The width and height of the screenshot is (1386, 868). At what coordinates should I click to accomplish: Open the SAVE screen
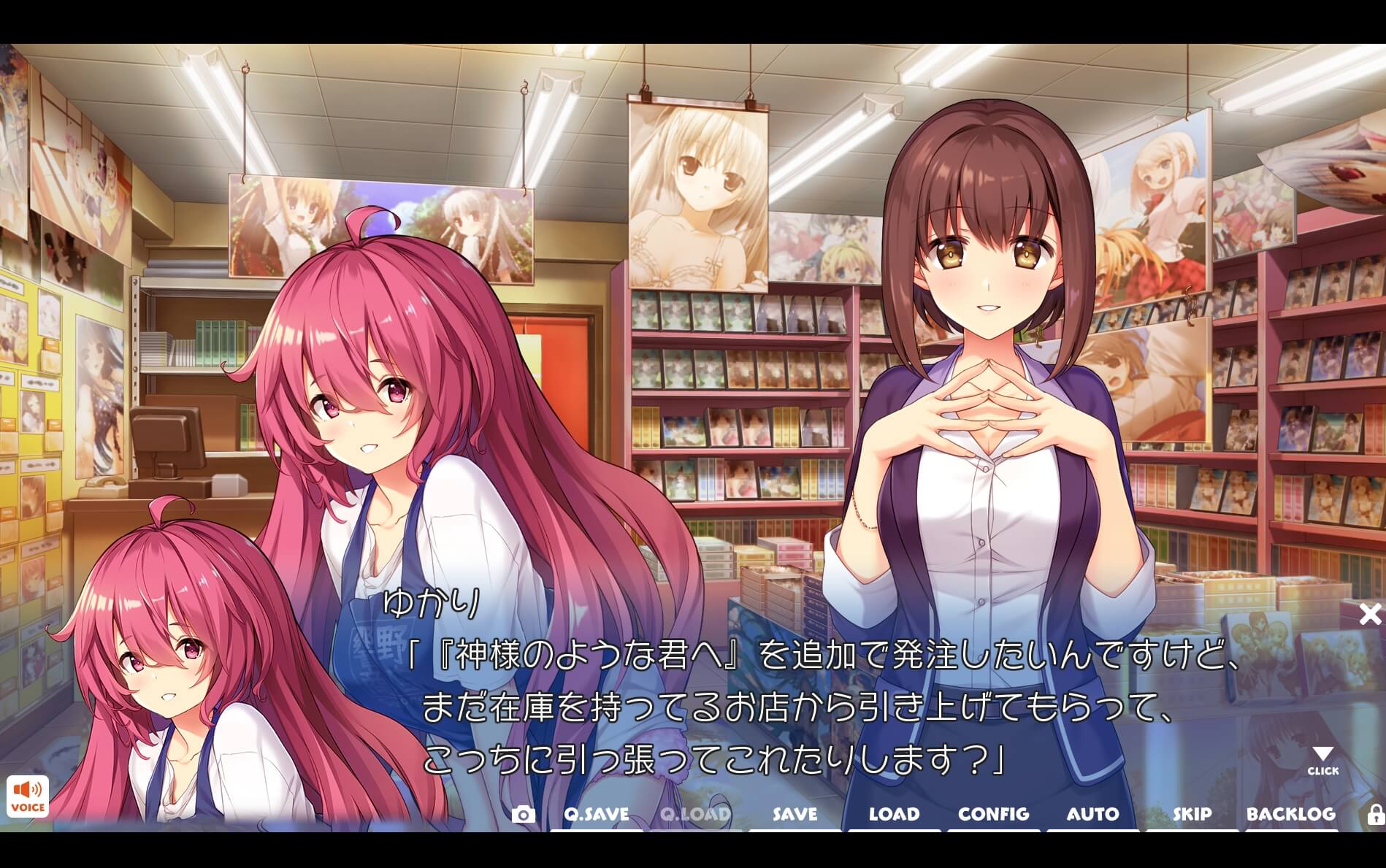tap(793, 814)
